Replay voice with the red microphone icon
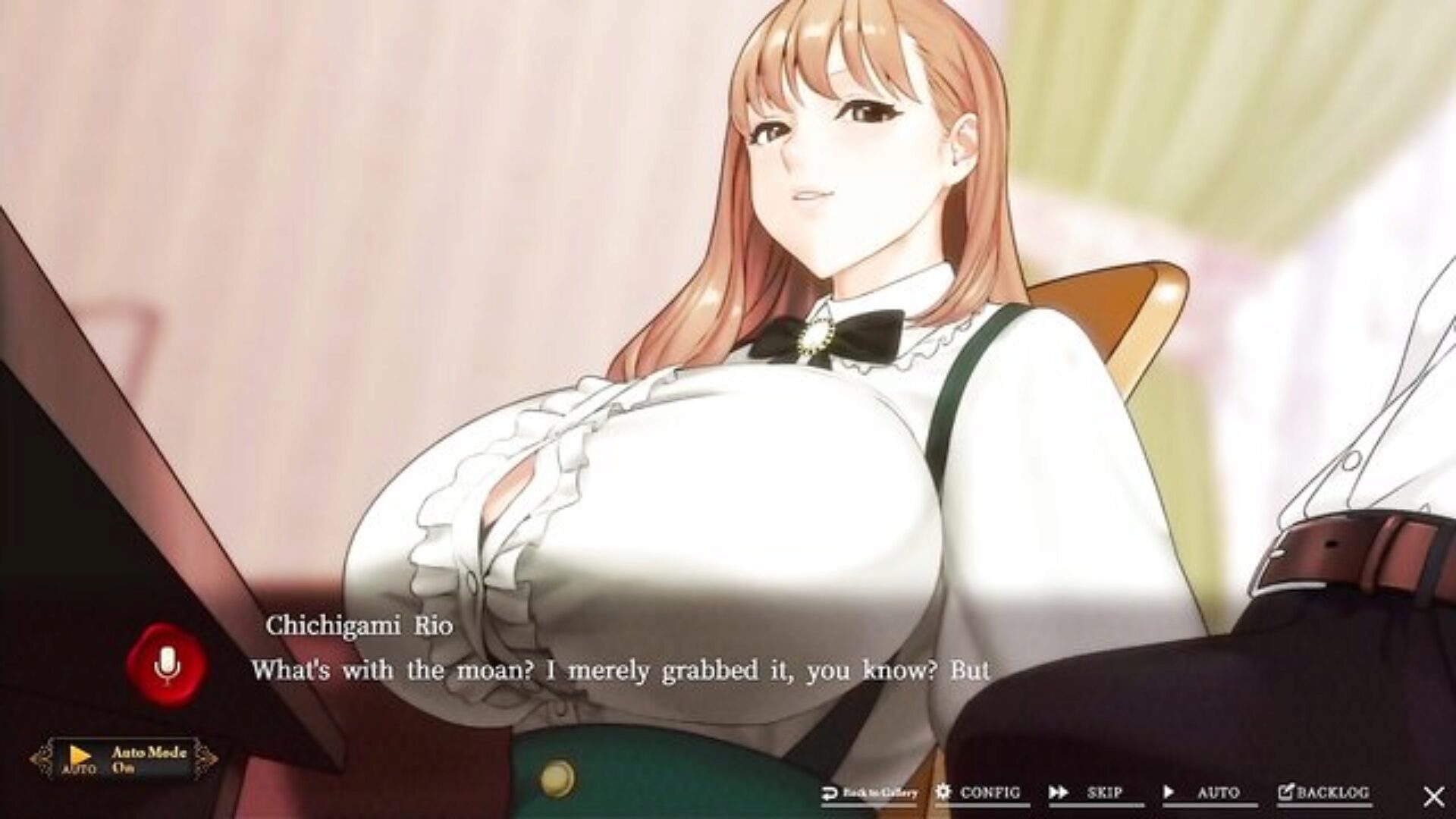Screen dimensions: 1456x819 pos(166,666)
